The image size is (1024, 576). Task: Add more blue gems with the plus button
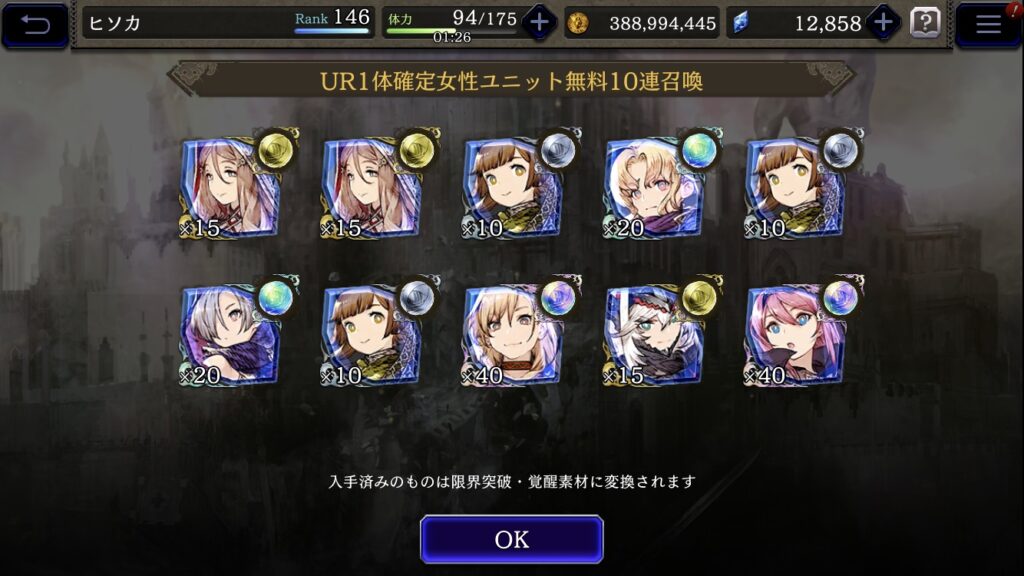click(883, 23)
